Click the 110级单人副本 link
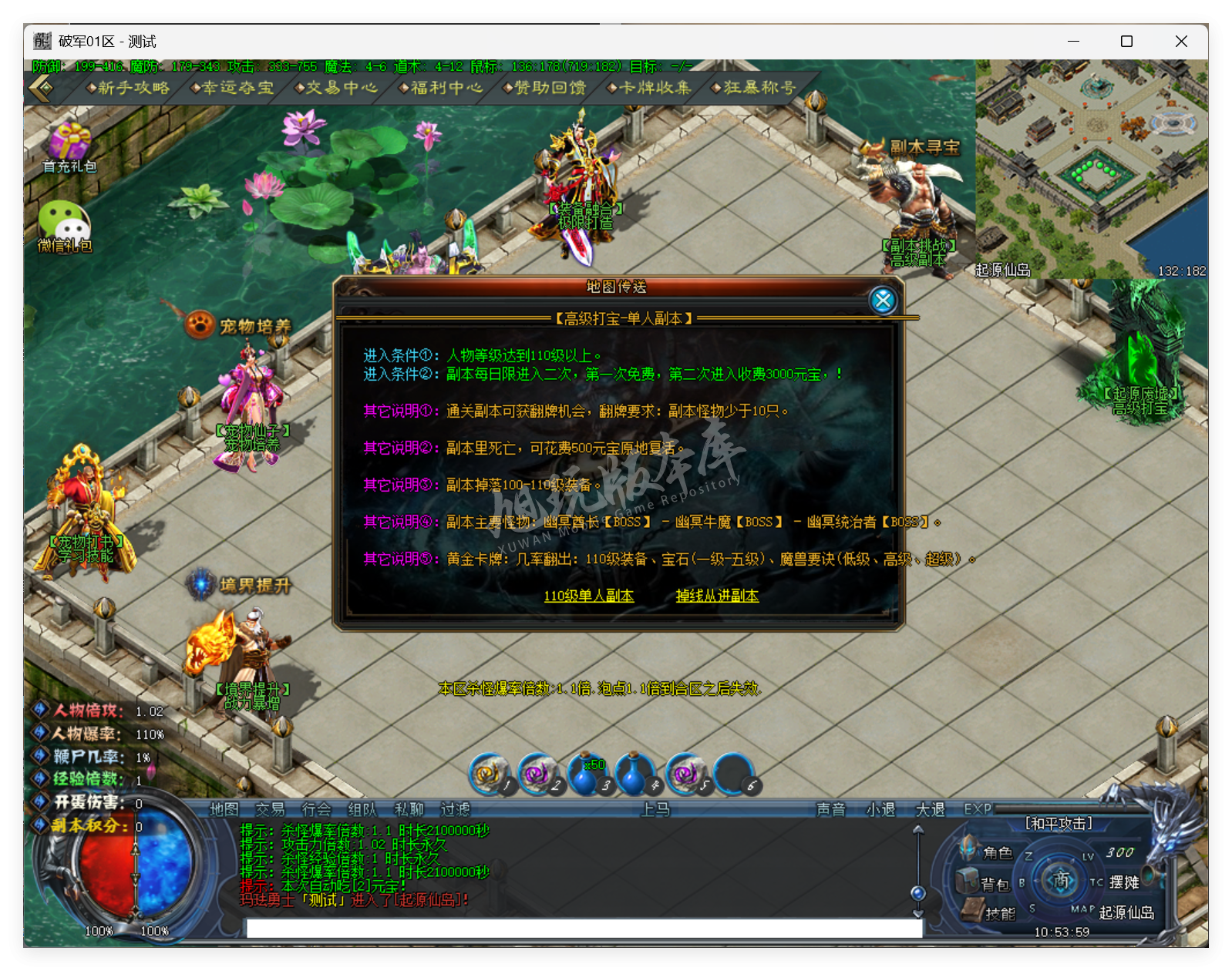1232x971 pixels. coord(589,595)
